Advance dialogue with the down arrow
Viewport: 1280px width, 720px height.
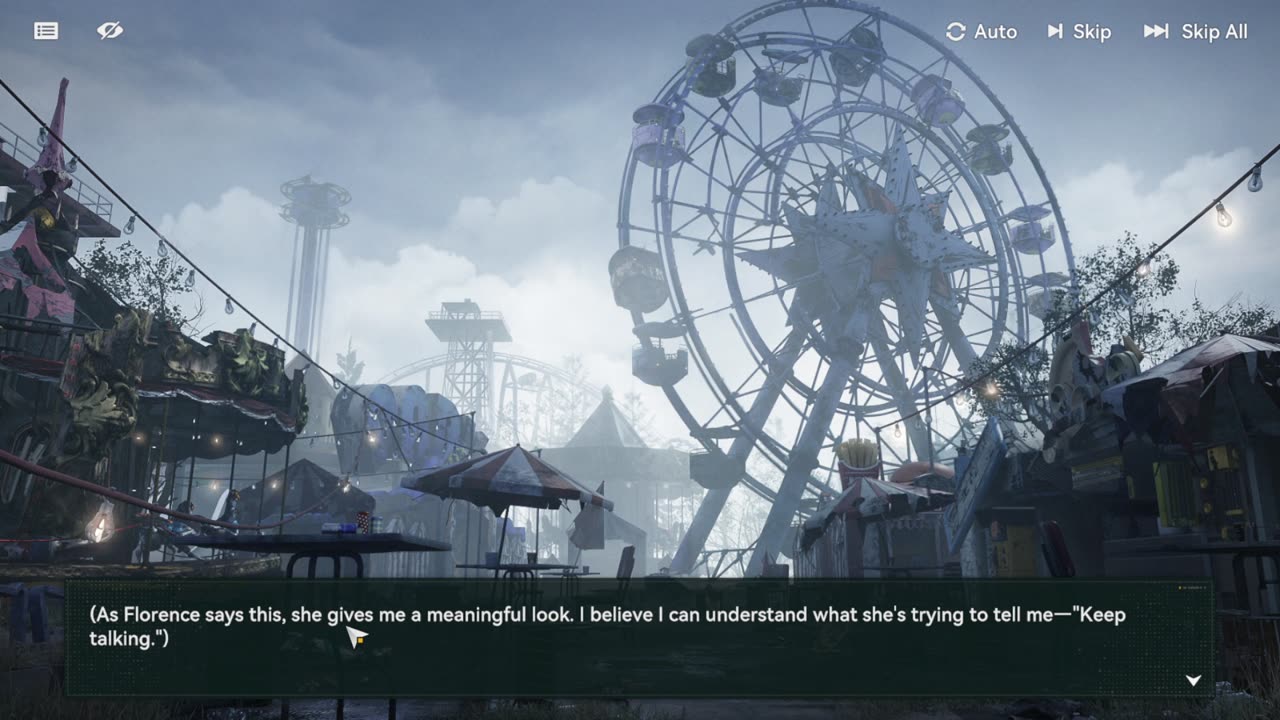(1193, 680)
